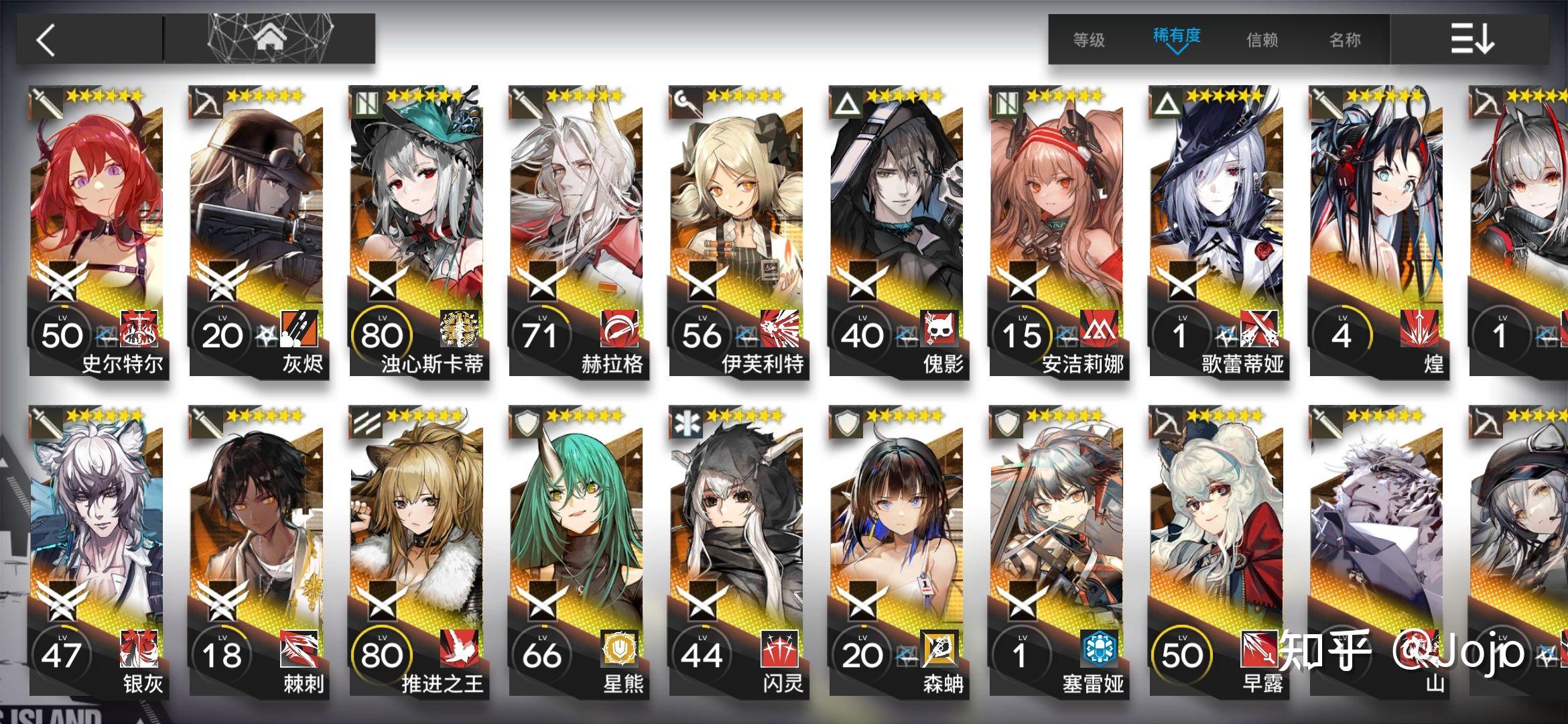Image resolution: width=1568 pixels, height=724 pixels.
Task: Choose the 灰烬 operator card
Action: coord(257,231)
